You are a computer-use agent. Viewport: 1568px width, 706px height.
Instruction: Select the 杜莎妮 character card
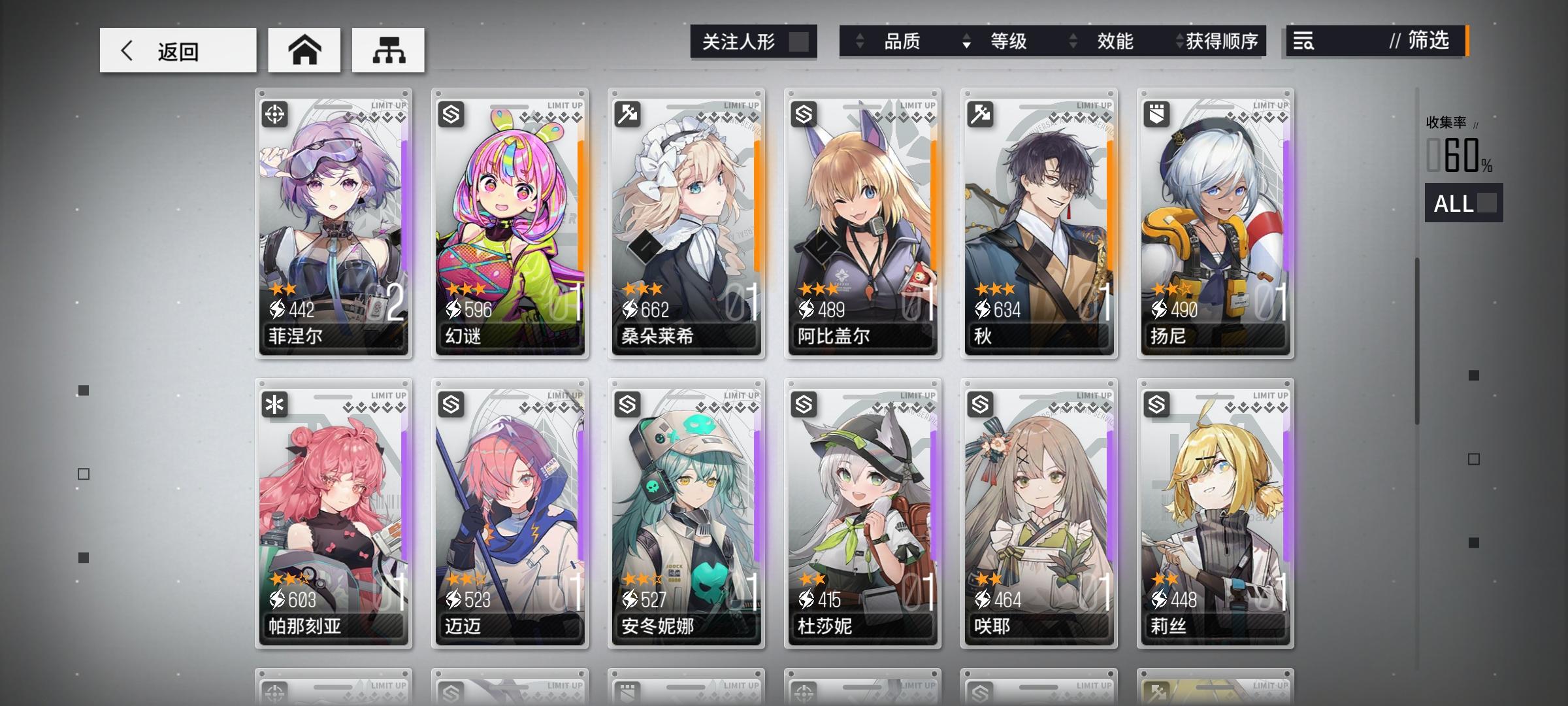click(x=862, y=516)
